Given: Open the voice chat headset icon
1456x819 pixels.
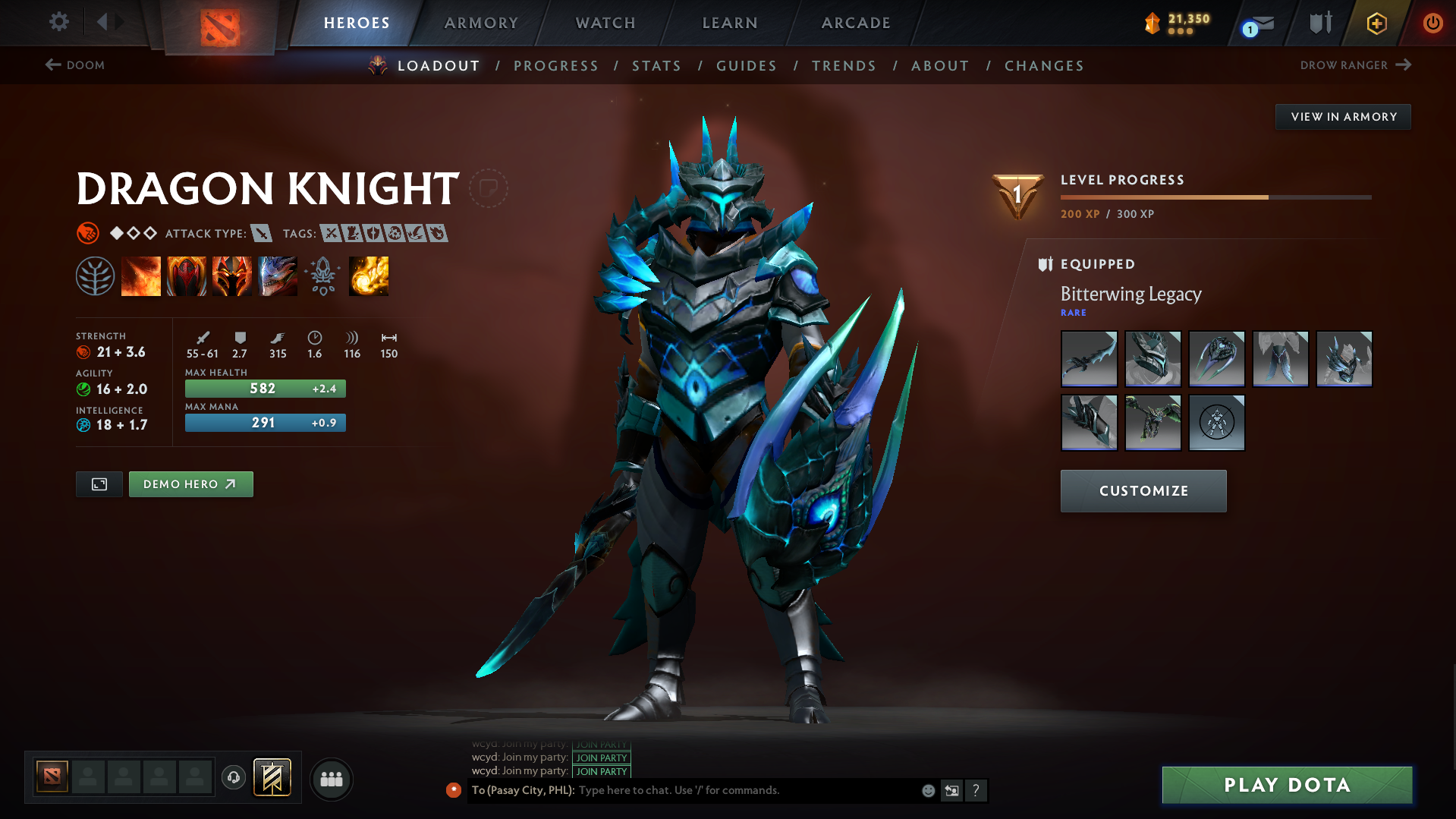Looking at the screenshot, I should pos(233,779).
